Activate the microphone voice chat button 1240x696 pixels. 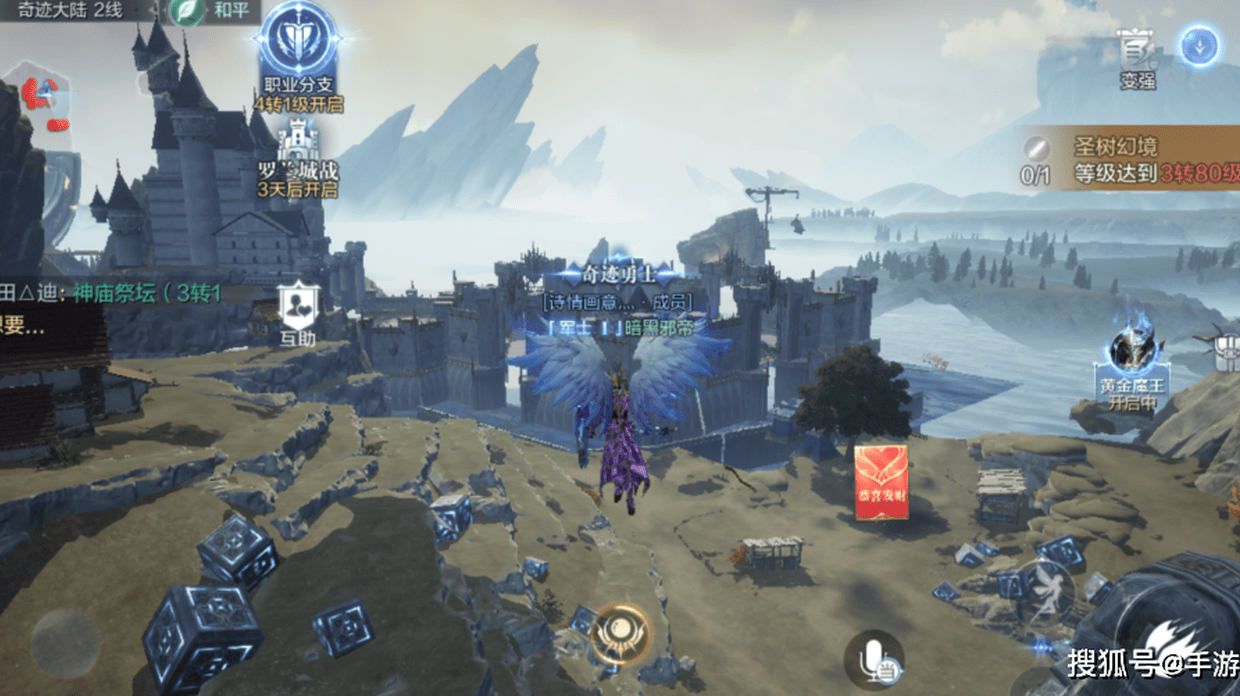(x=873, y=658)
